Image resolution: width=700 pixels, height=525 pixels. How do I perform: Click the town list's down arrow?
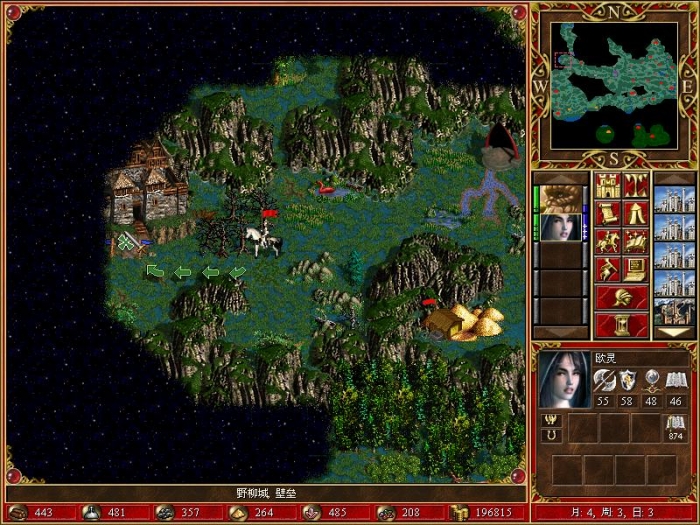672,333
